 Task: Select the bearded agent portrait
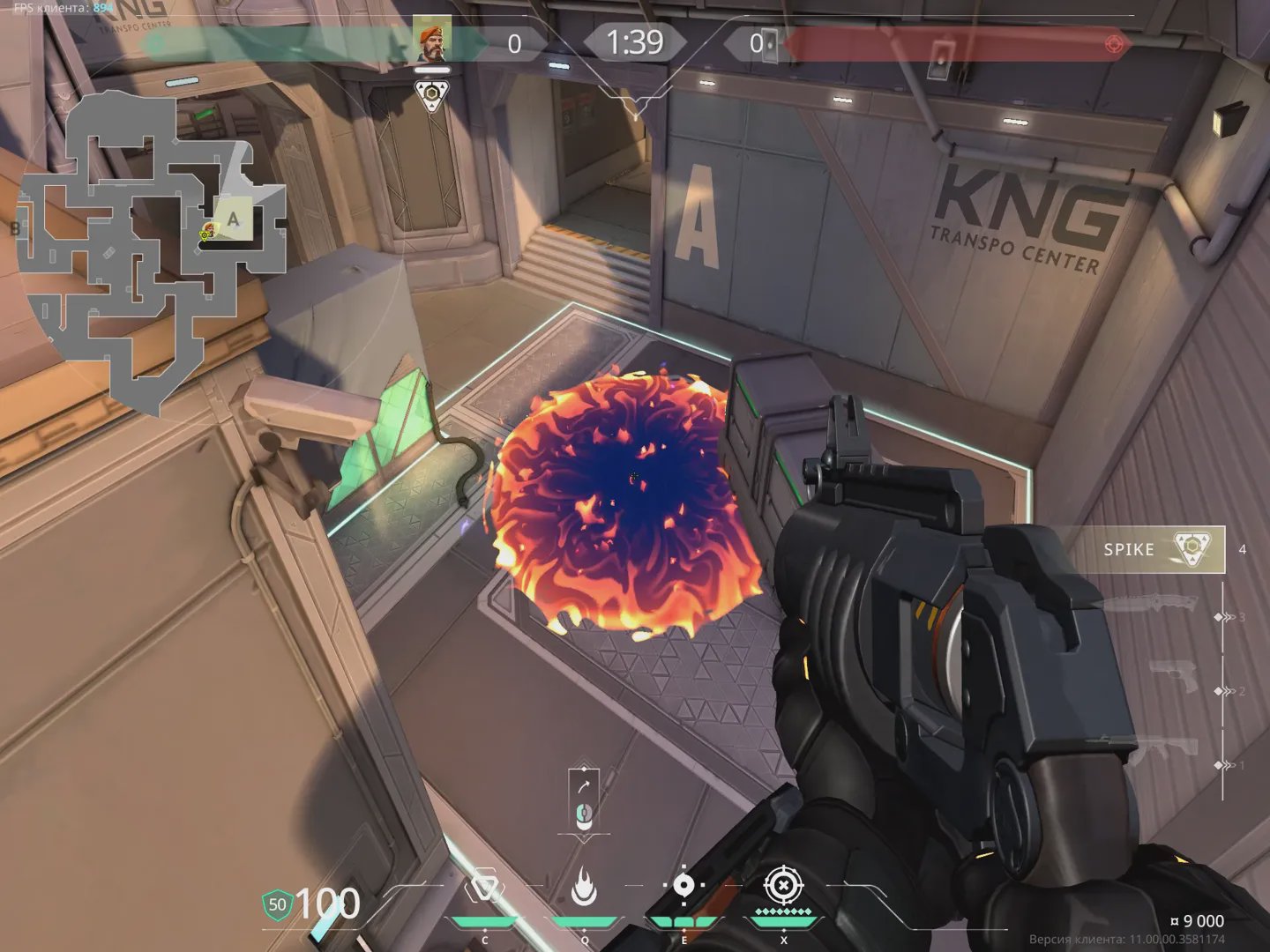(432, 41)
